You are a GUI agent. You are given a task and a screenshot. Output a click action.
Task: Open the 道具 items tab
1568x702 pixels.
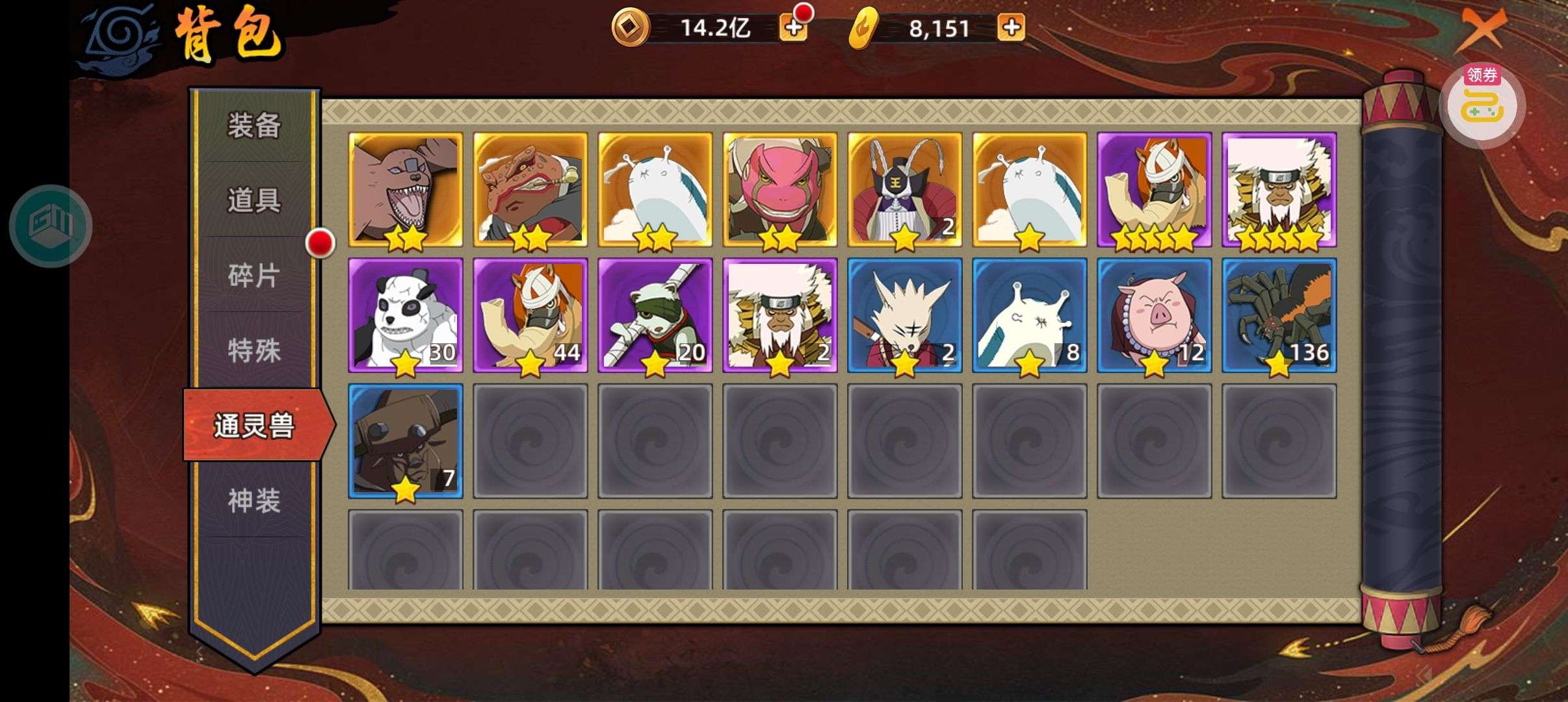(254, 200)
